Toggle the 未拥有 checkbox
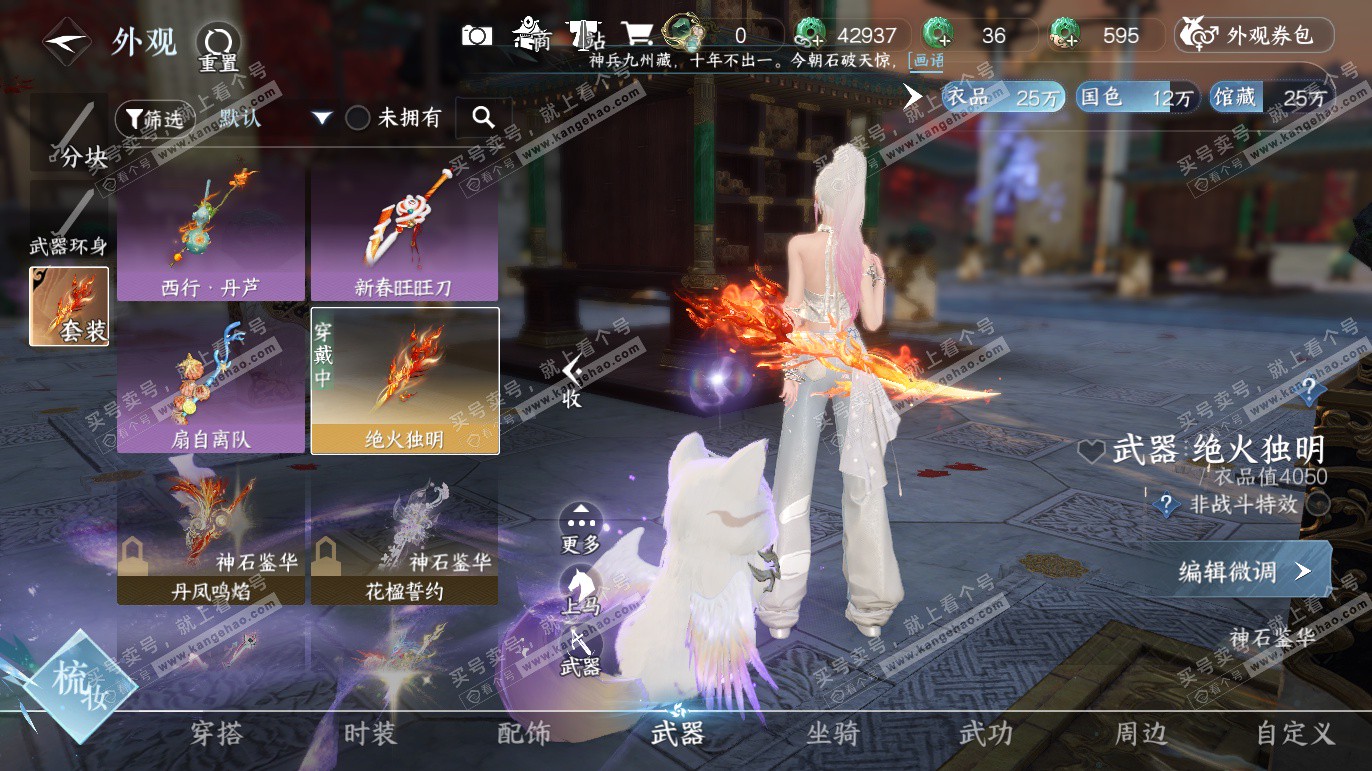 coord(358,118)
